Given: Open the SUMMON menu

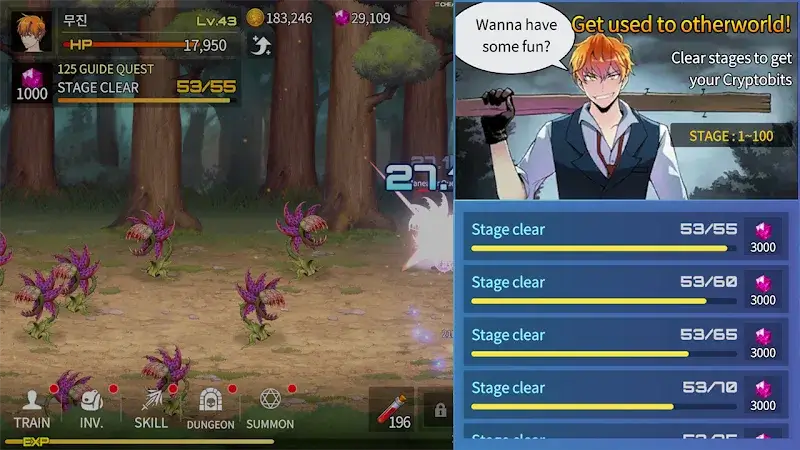Looking at the screenshot, I should click(x=270, y=409).
